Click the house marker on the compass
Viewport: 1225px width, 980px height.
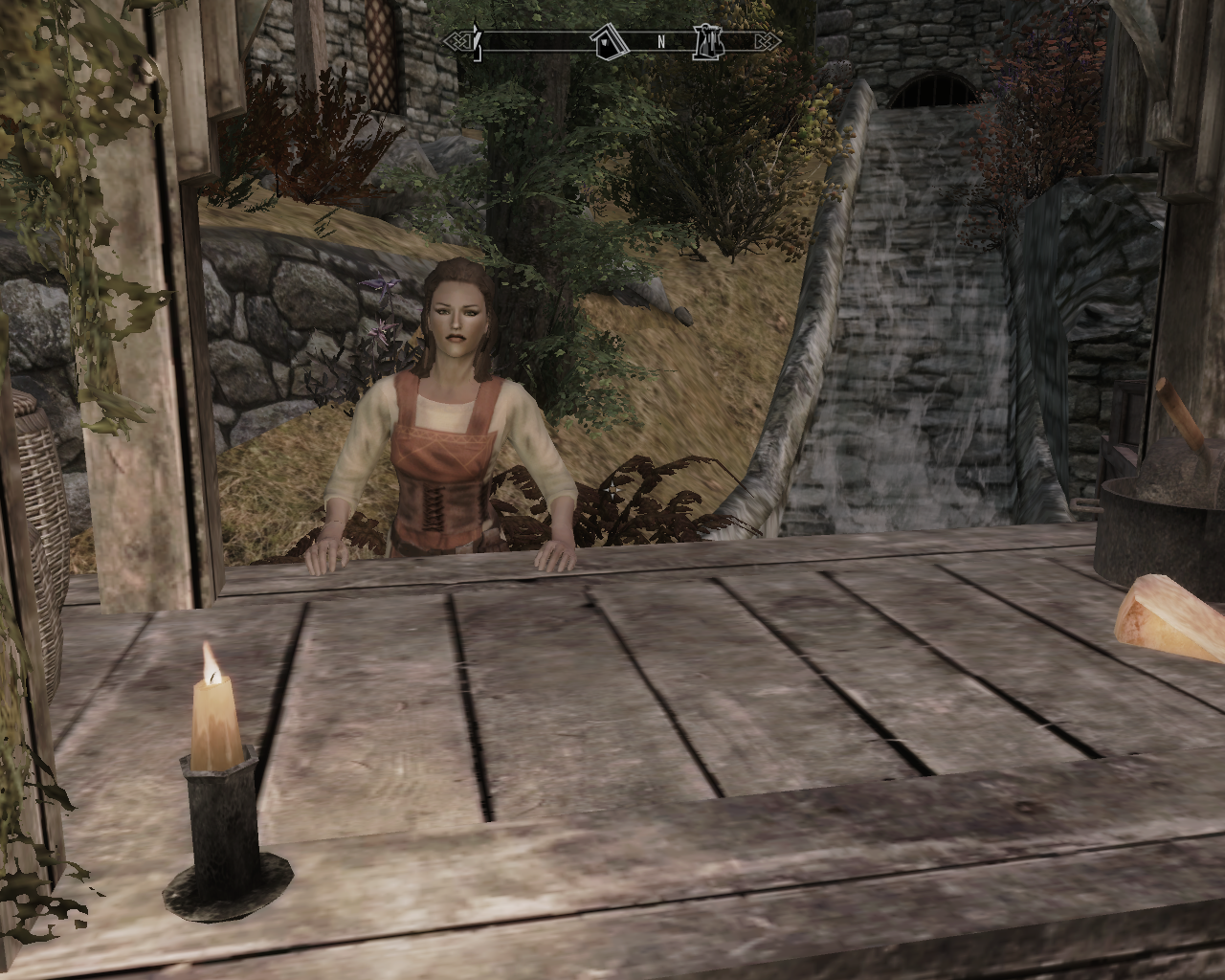[x=607, y=41]
